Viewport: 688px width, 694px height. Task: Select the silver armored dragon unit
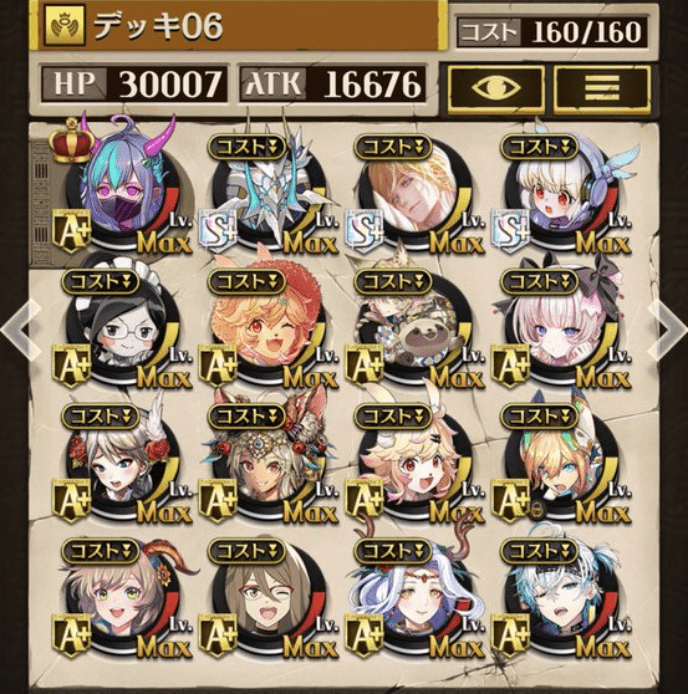(x=270, y=195)
